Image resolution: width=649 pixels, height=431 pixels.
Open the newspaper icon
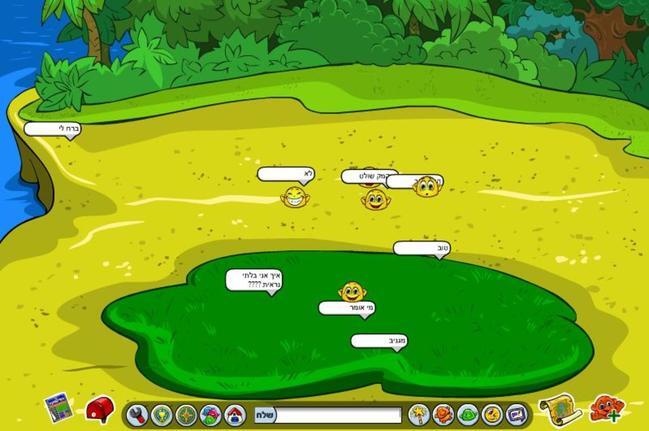pyautogui.click(x=59, y=407)
